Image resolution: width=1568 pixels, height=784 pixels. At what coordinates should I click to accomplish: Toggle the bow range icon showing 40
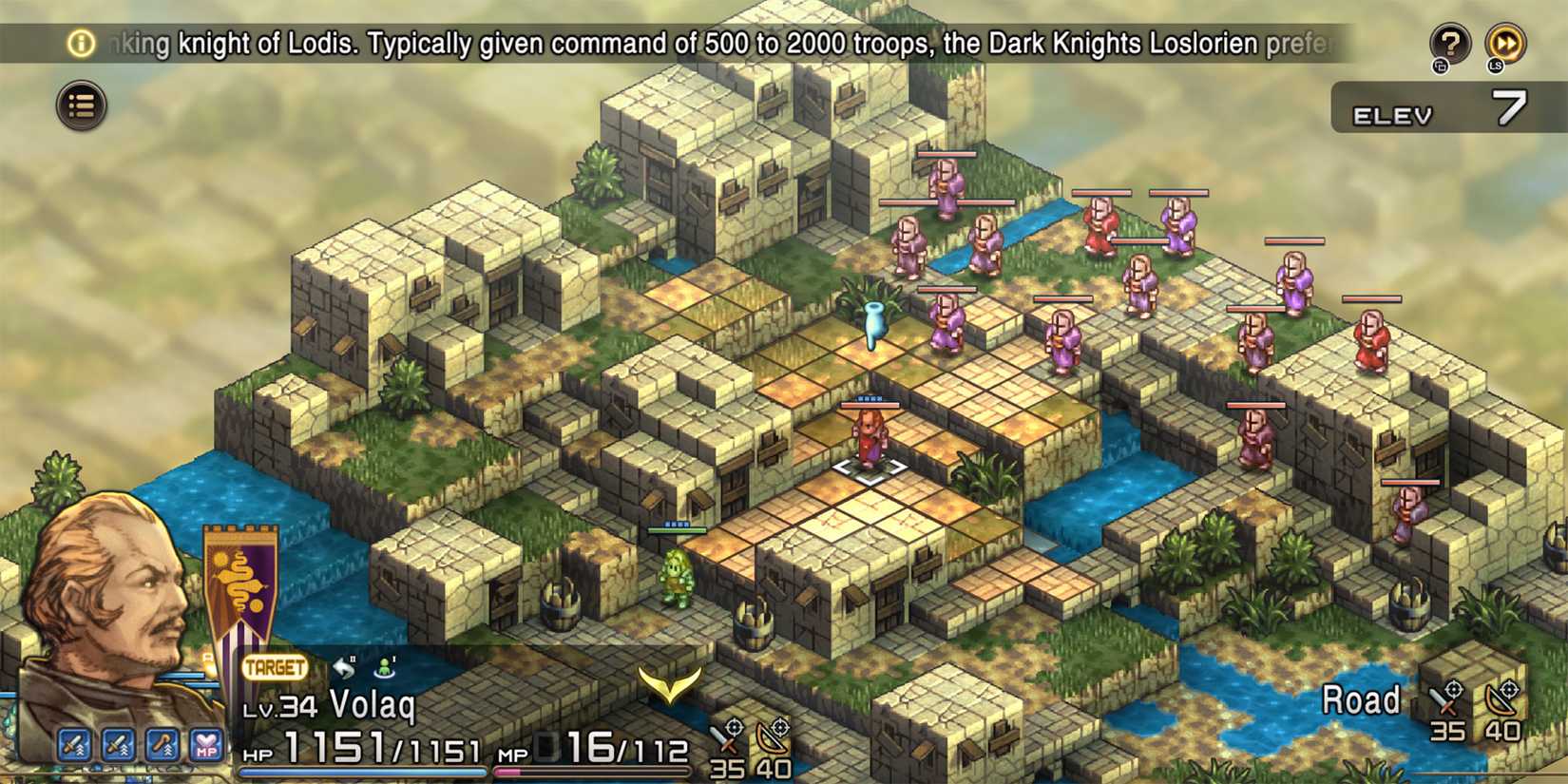point(774,736)
